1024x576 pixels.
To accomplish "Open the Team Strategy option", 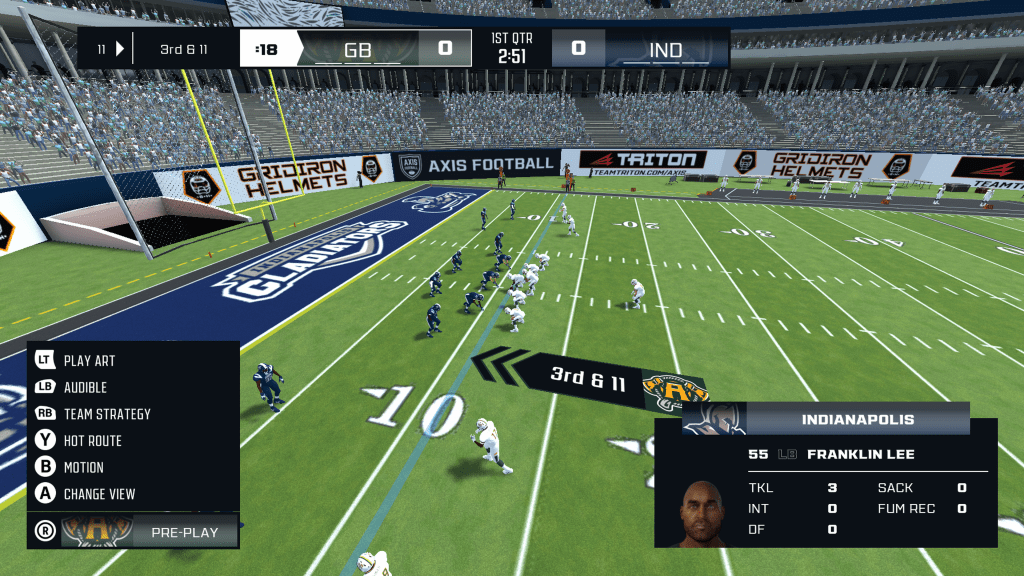I will pos(106,414).
